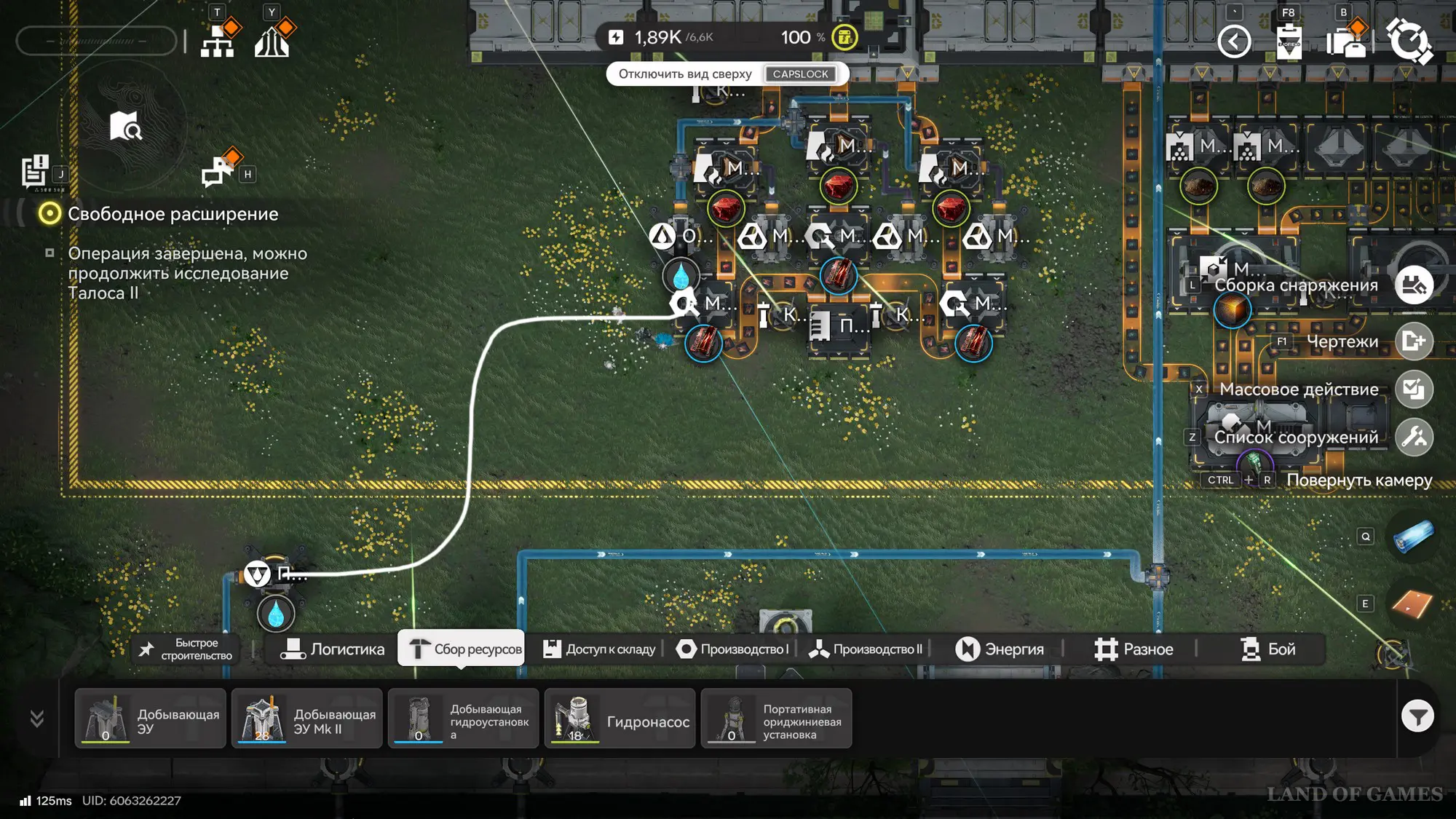Switch to the Бой category
The height and width of the screenshot is (819, 1456).
coord(1268,649)
